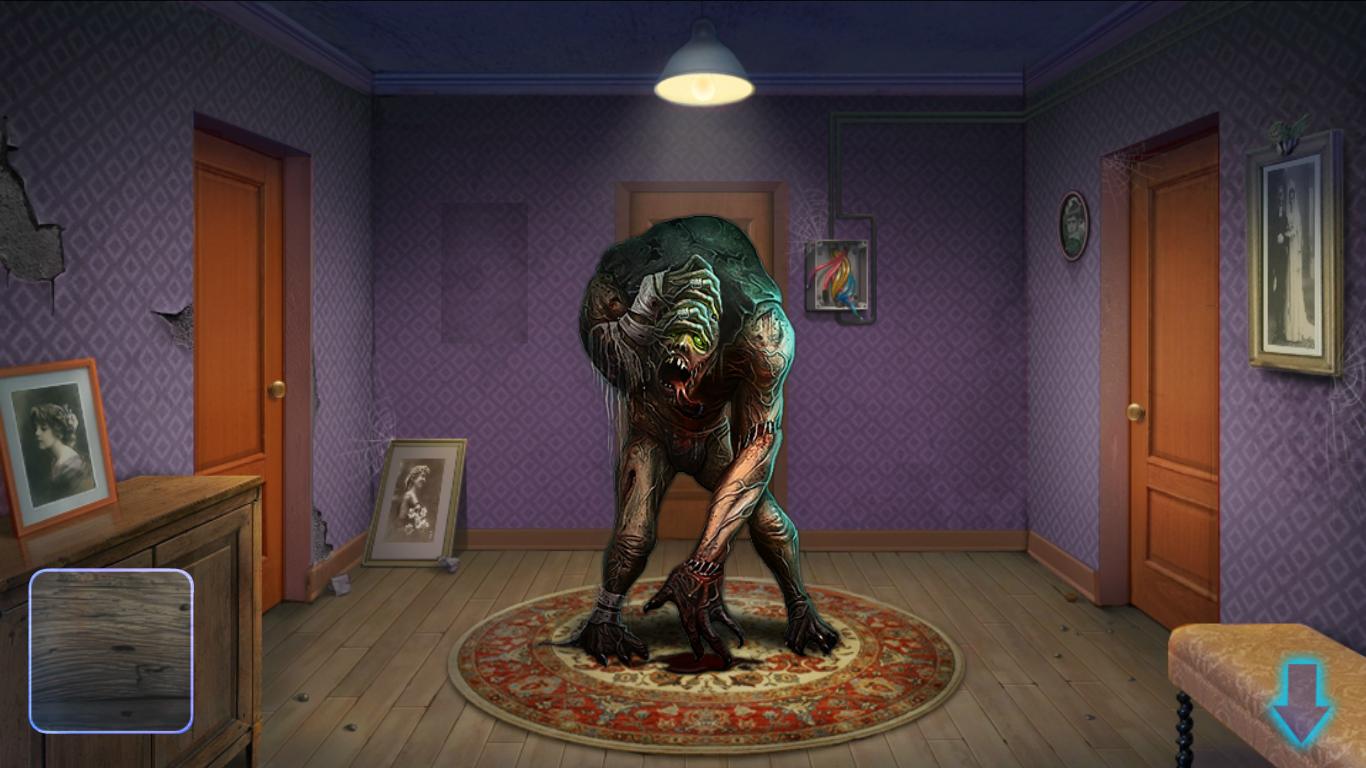This screenshot has height=768, width=1366.
Task: Select the framed woman portrait on the dresser
Action: tap(55, 444)
